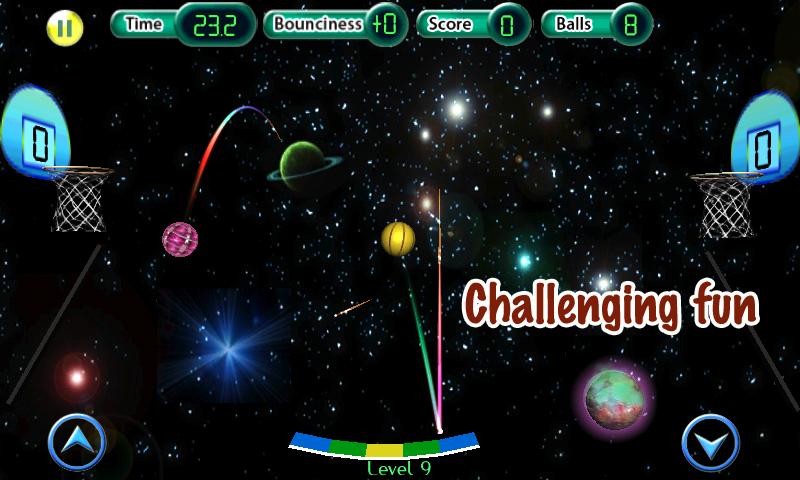Tap the blue down arrow button

coord(710,441)
